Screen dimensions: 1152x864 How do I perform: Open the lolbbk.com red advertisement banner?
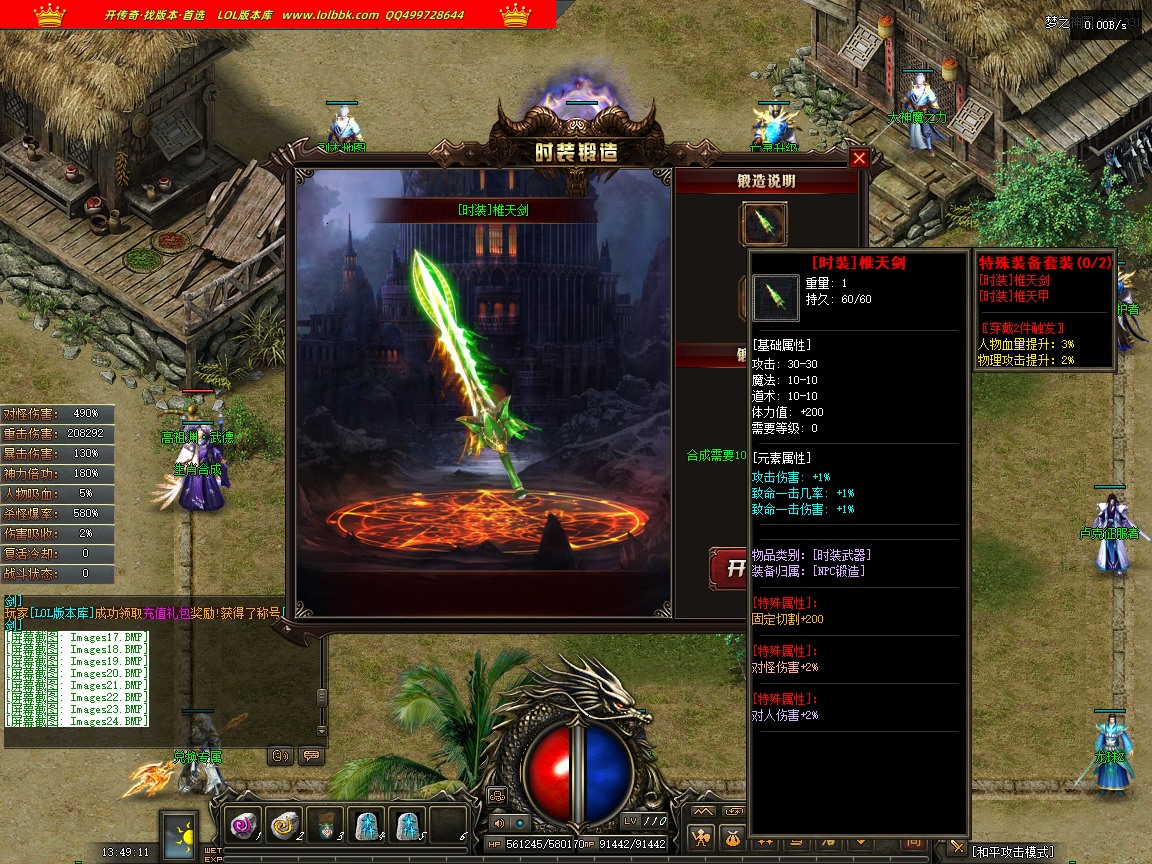tap(278, 15)
